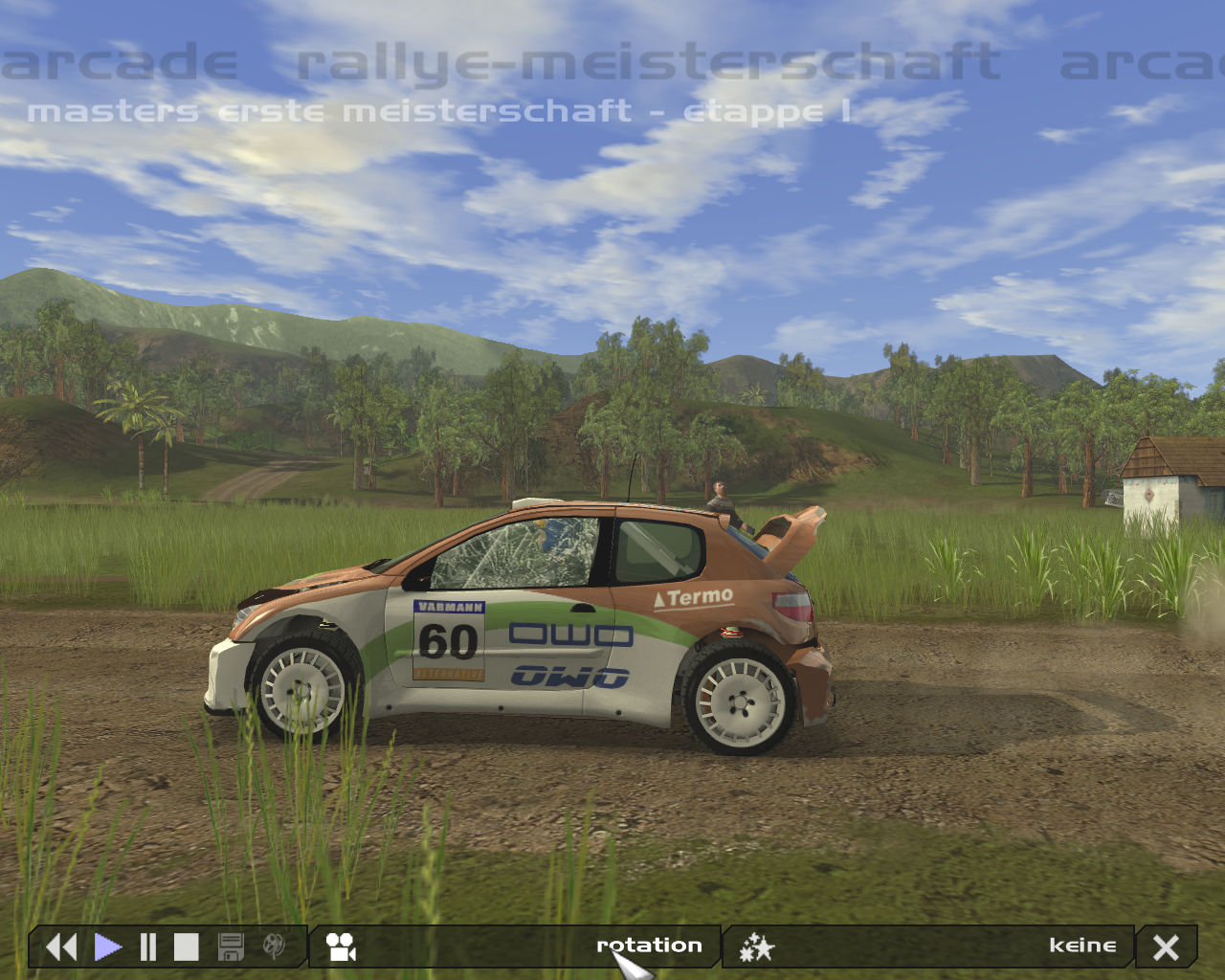Click the greyed-out round icon beside the floppy disk
Viewport: 1225px width, 980px height.
pos(274,947)
